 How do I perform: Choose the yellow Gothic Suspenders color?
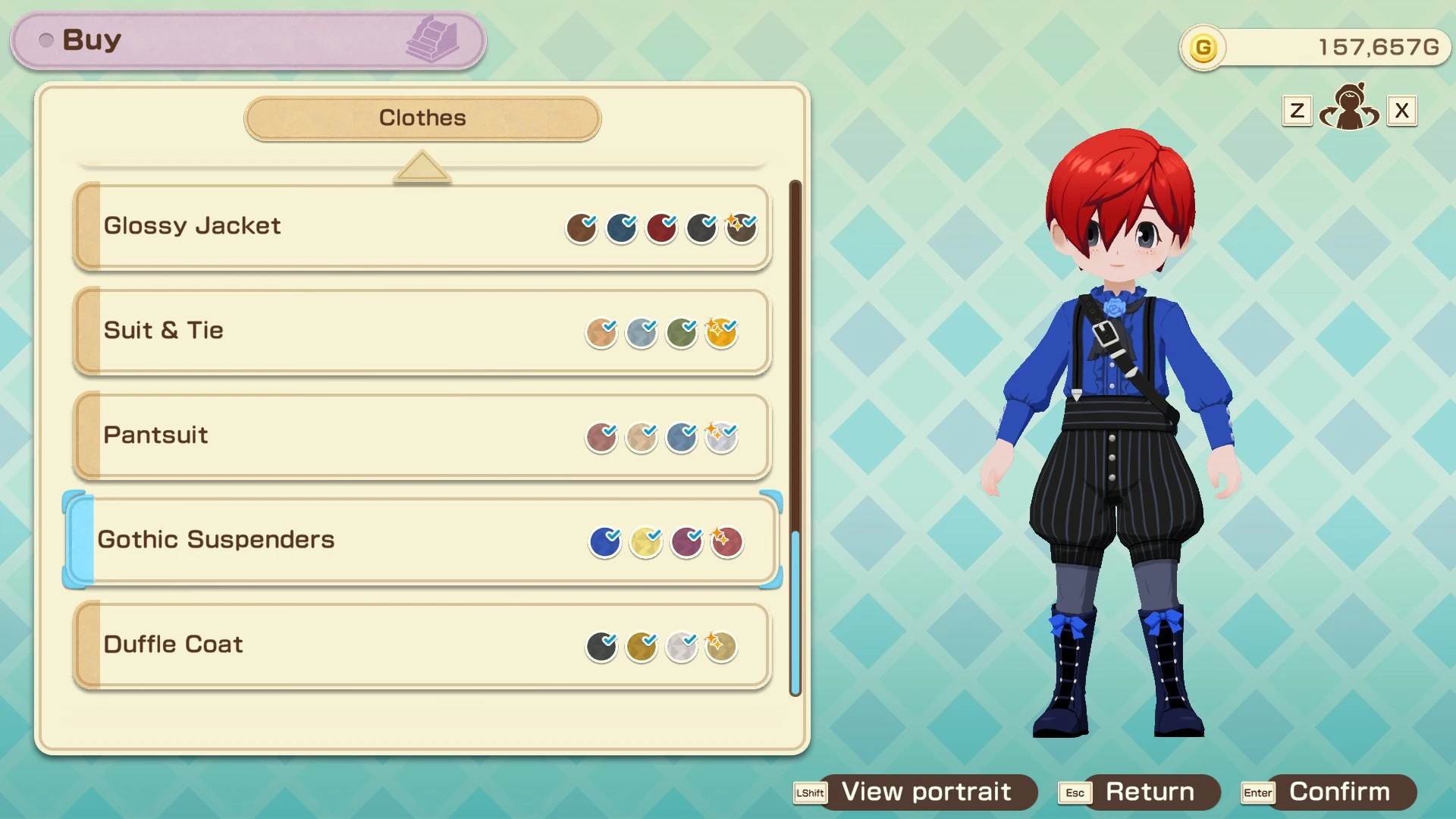point(646,541)
